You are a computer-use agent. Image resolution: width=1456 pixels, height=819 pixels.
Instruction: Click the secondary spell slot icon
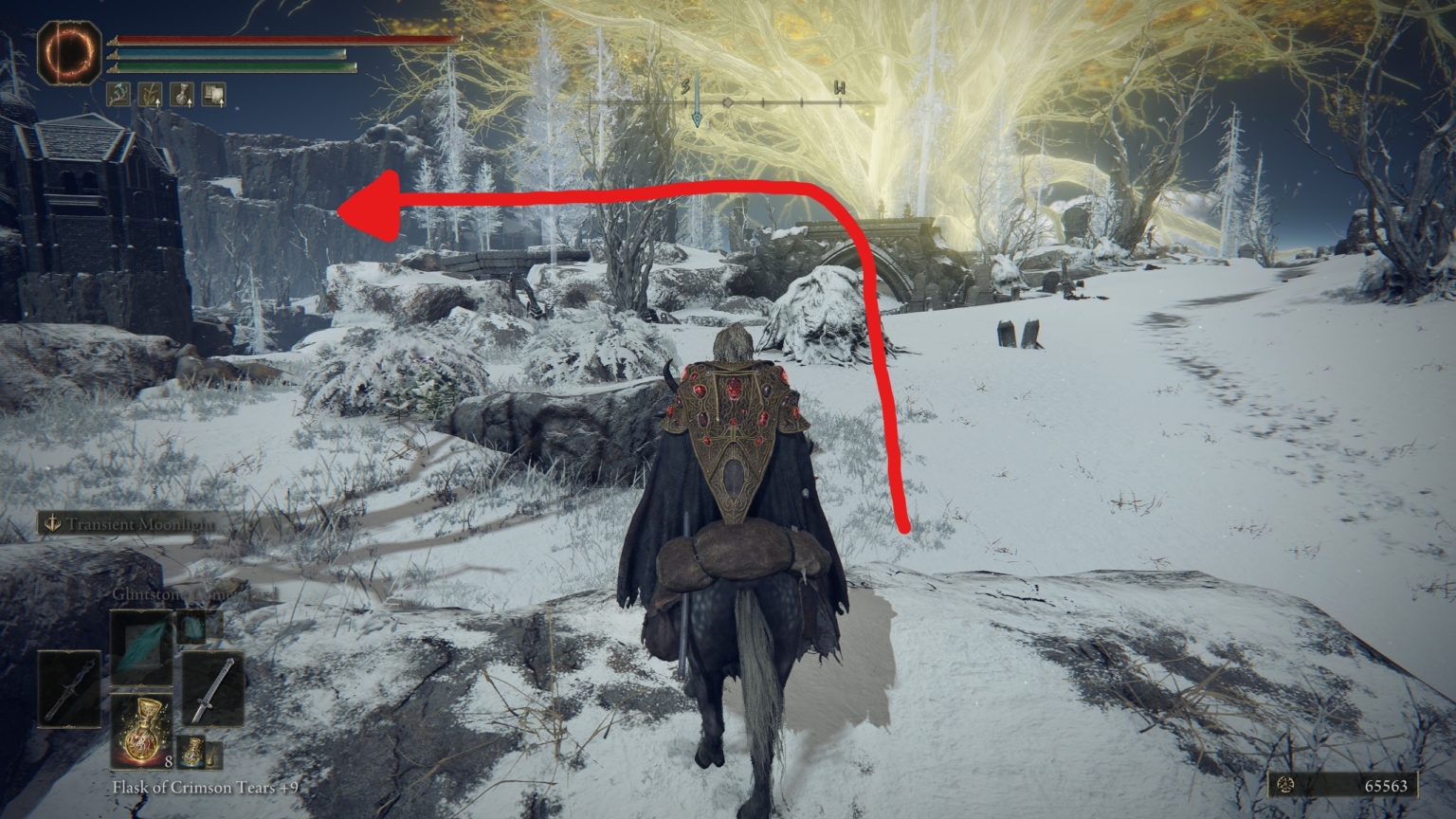tap(191, 626)
